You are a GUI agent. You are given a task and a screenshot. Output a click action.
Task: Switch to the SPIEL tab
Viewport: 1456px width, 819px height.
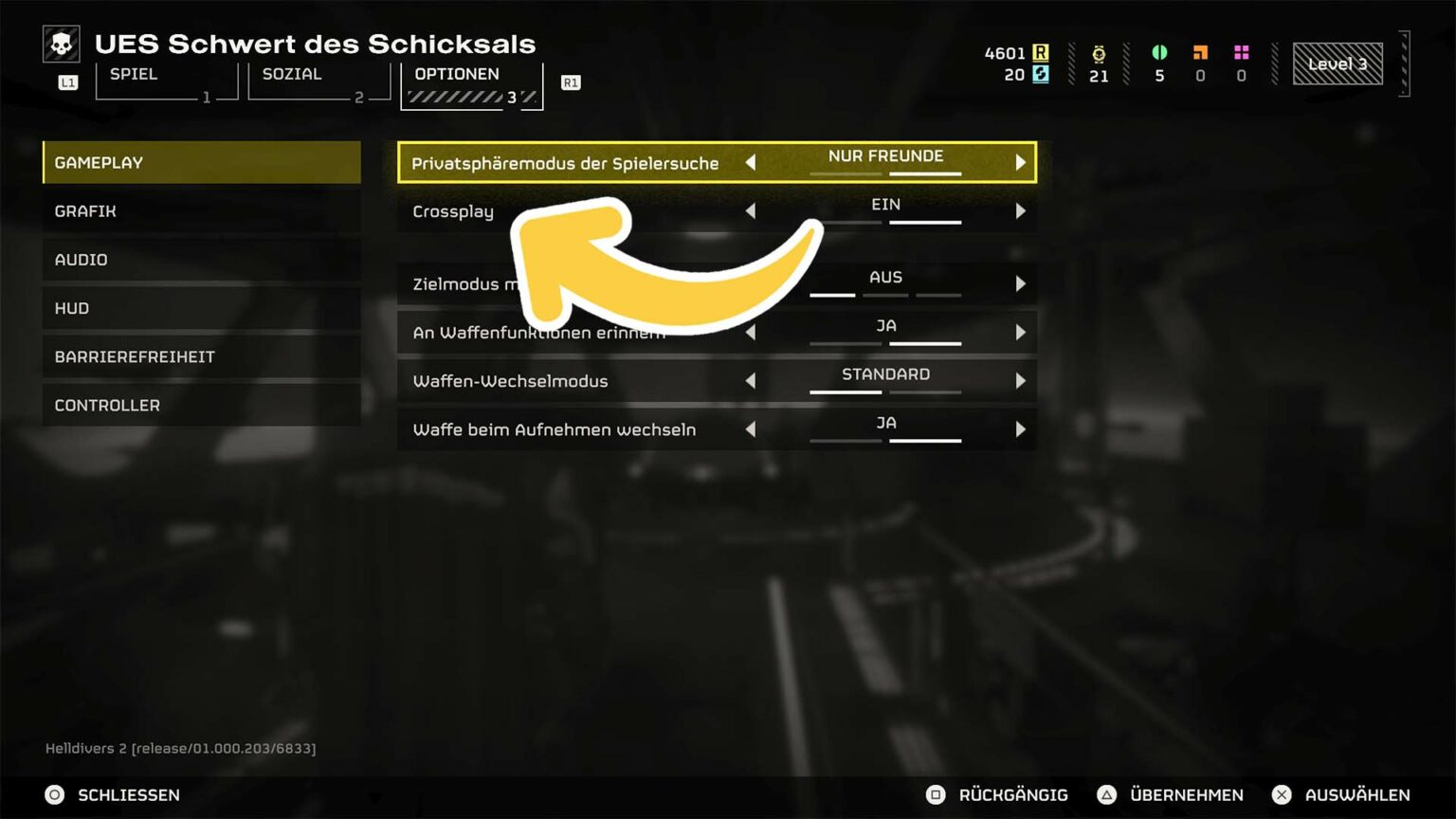(166, 82)
